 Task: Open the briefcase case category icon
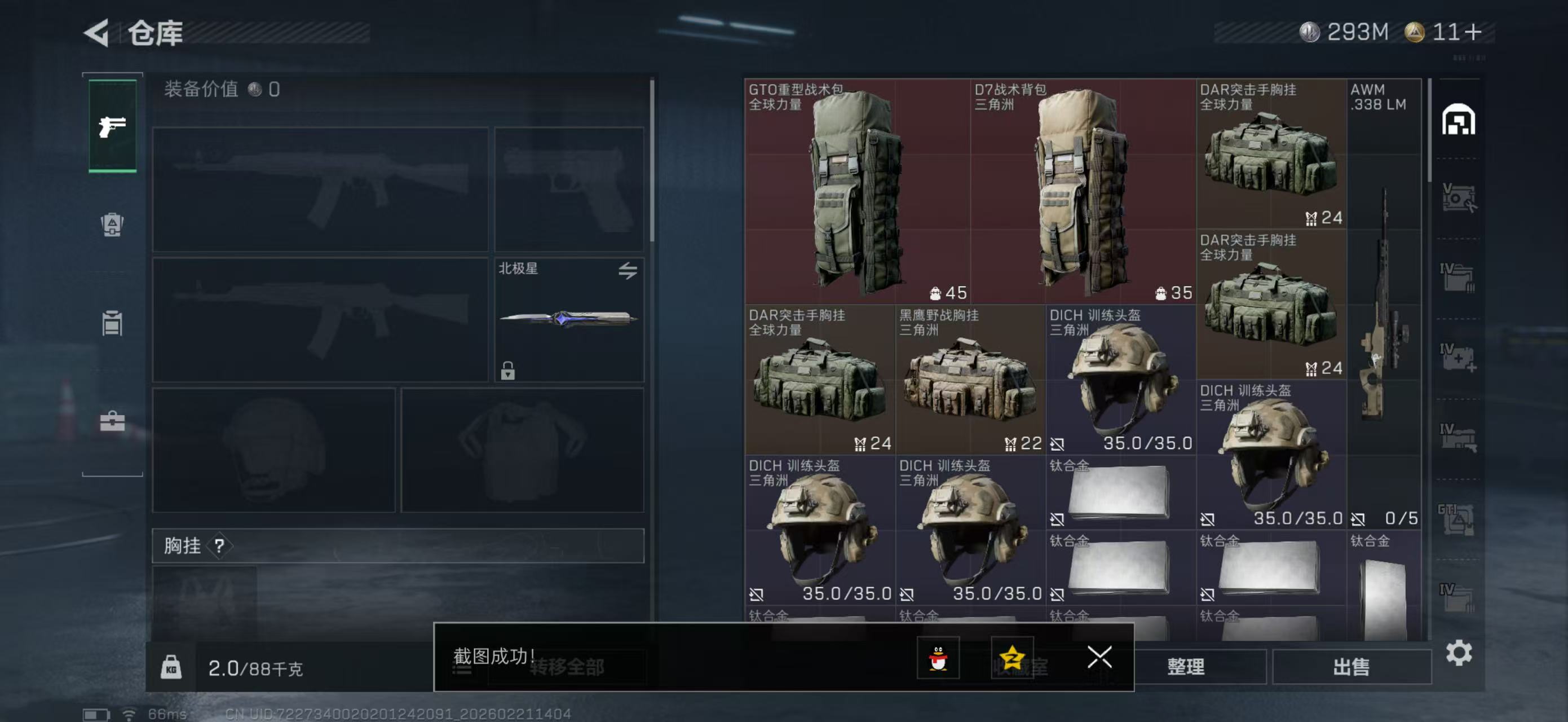point(113,420)
